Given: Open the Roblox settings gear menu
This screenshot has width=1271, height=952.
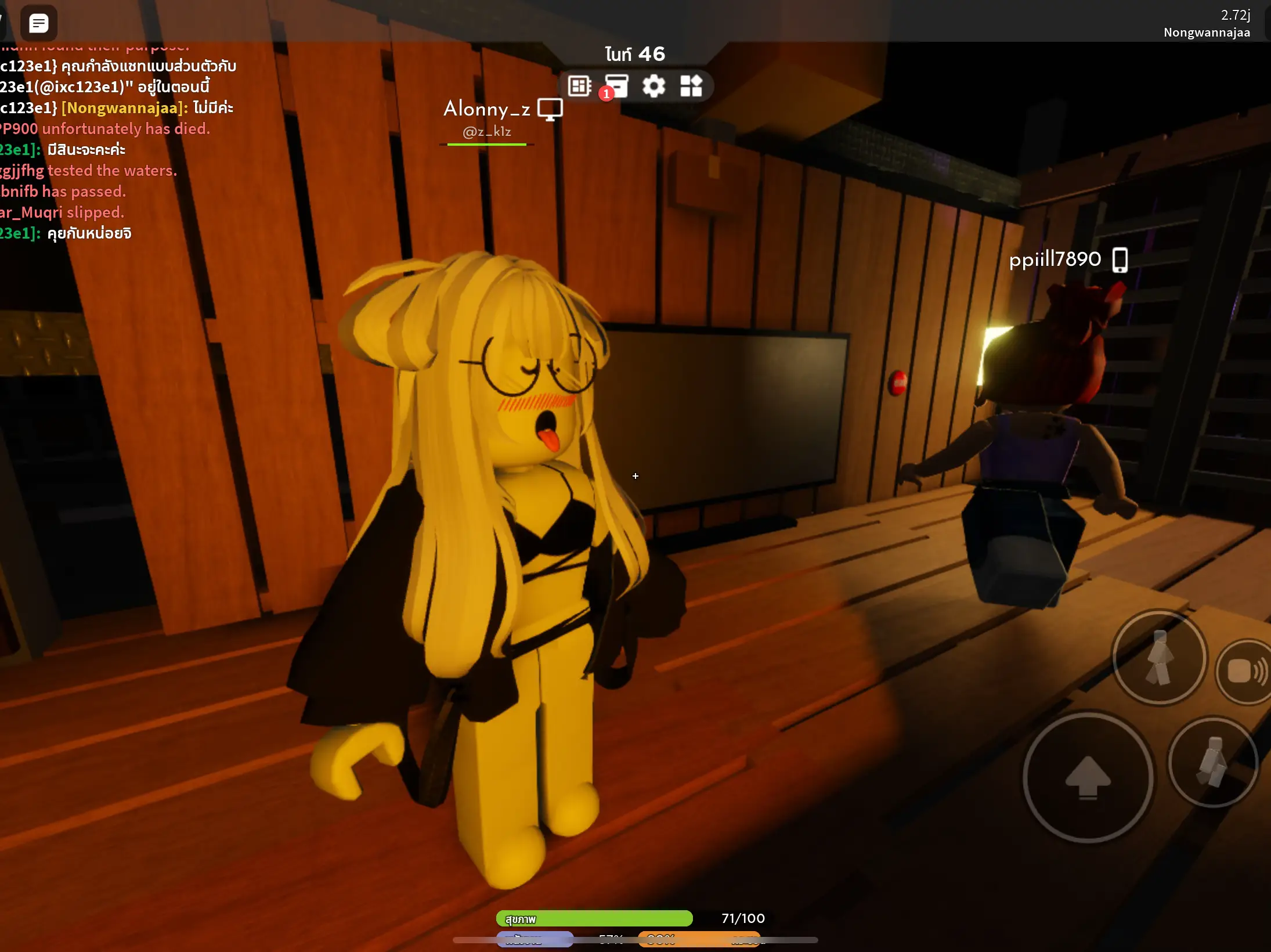Looking at the screenshot, I should pos(654,86).
